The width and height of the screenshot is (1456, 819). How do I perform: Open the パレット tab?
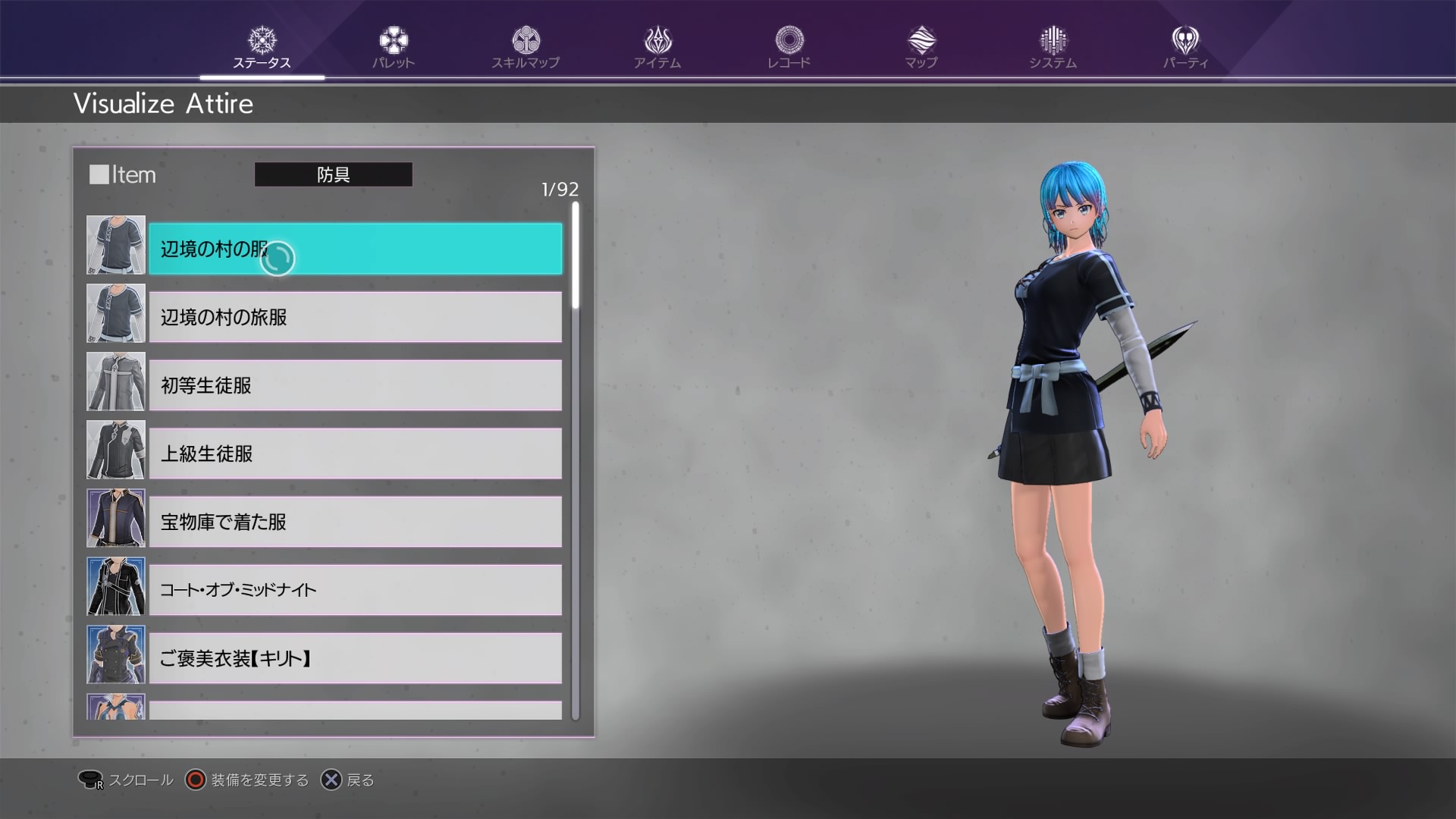coord(393,48)
